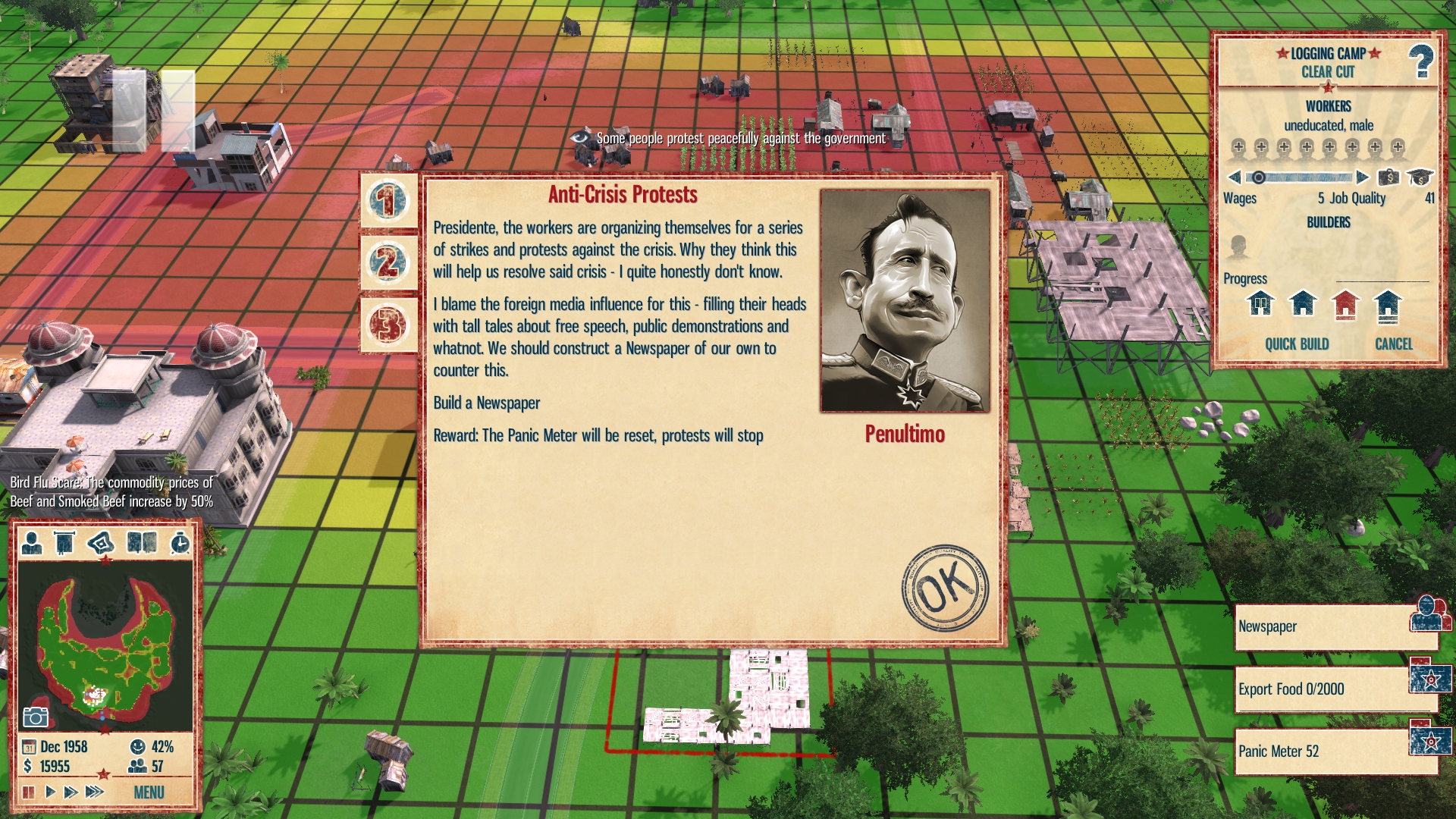Click the Quick Build button

point(1297,344)
